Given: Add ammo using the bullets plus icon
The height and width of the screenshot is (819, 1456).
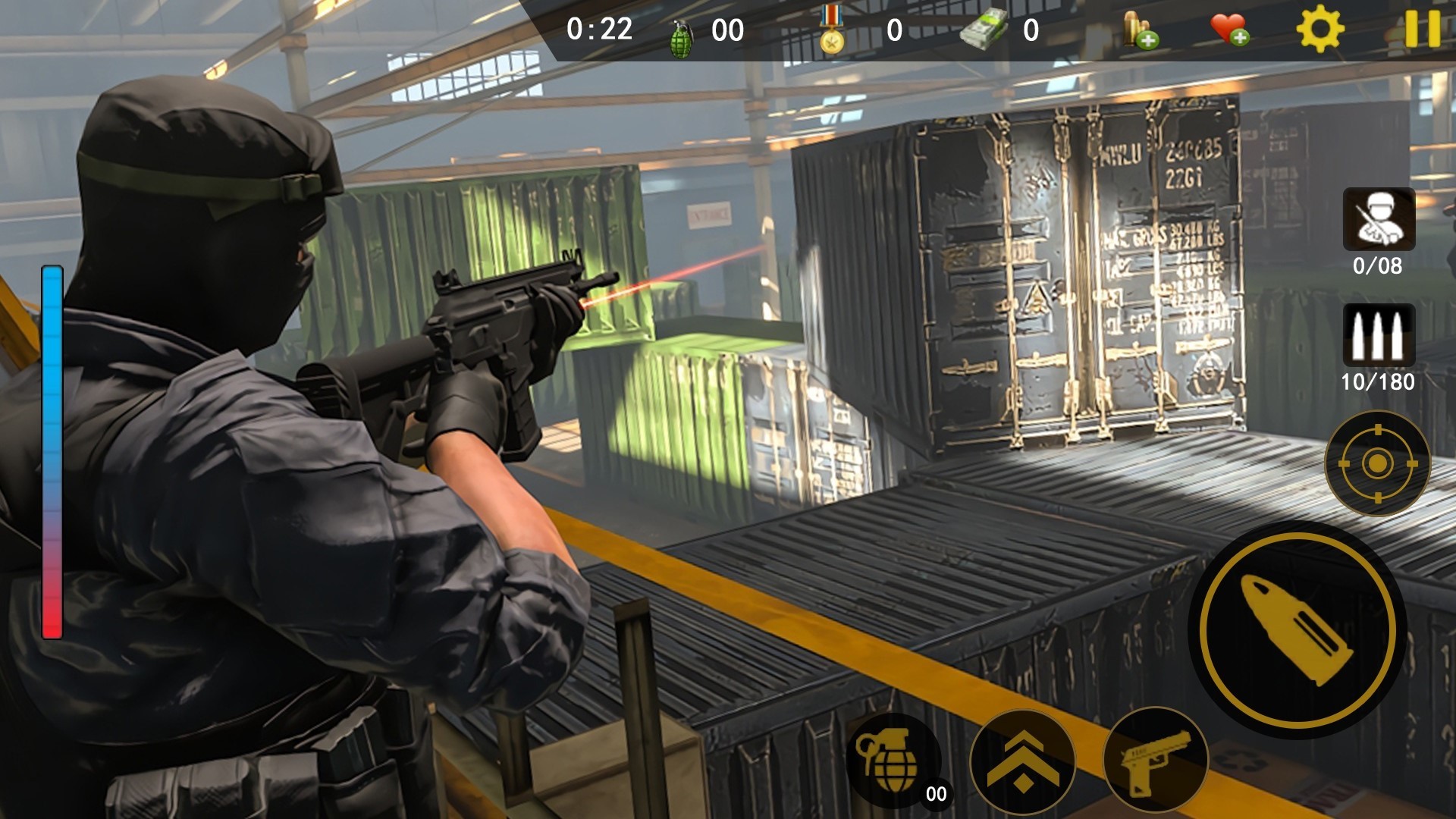Looking at the screenshot, I should point(1139,31).
